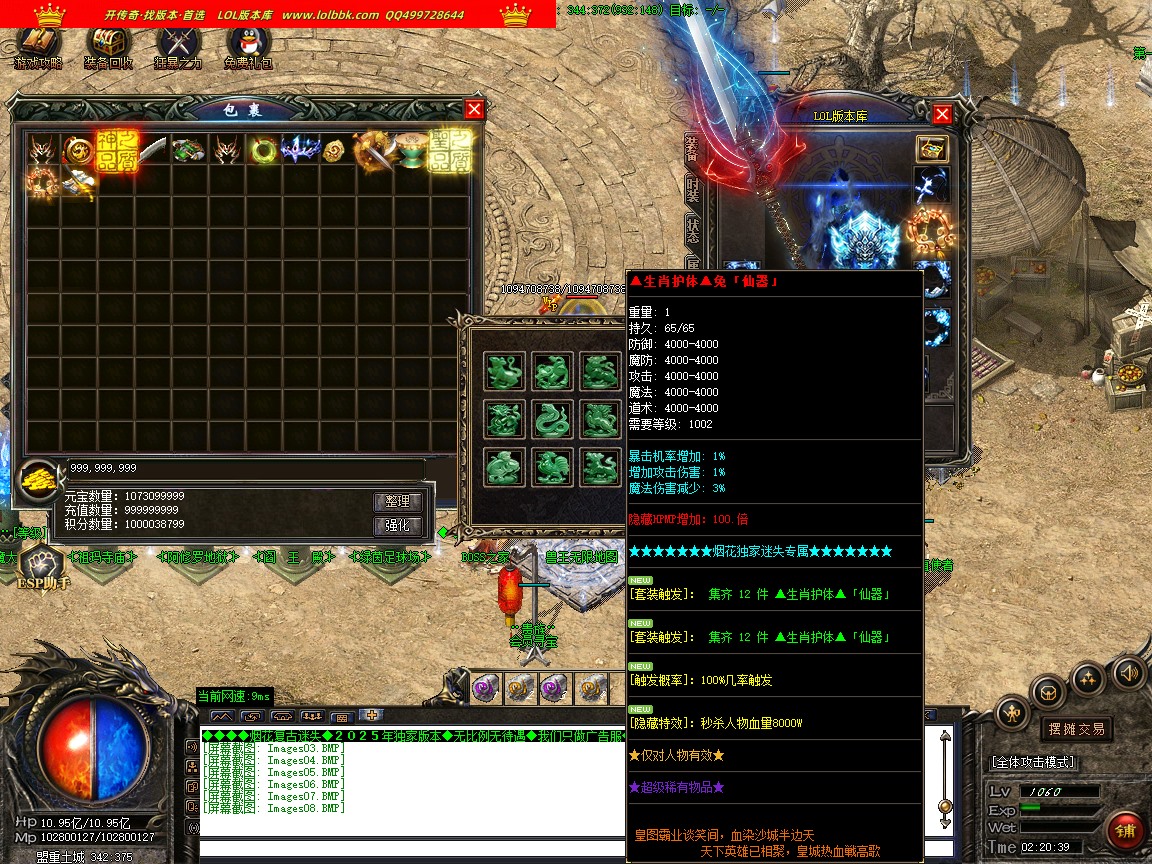Select the green jade ring in bag

[264, 151]
